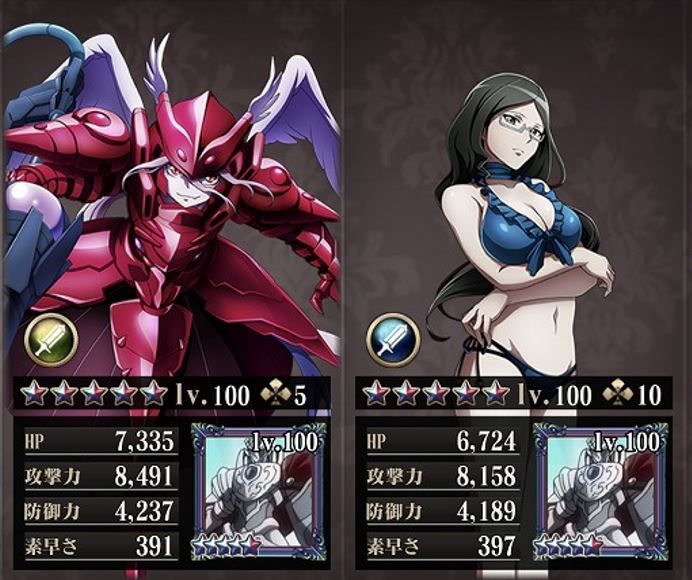Open equipment thumbnail beside HP 6,724
The height and width of the screenshot is (580, 692).
tap(600, 490)
